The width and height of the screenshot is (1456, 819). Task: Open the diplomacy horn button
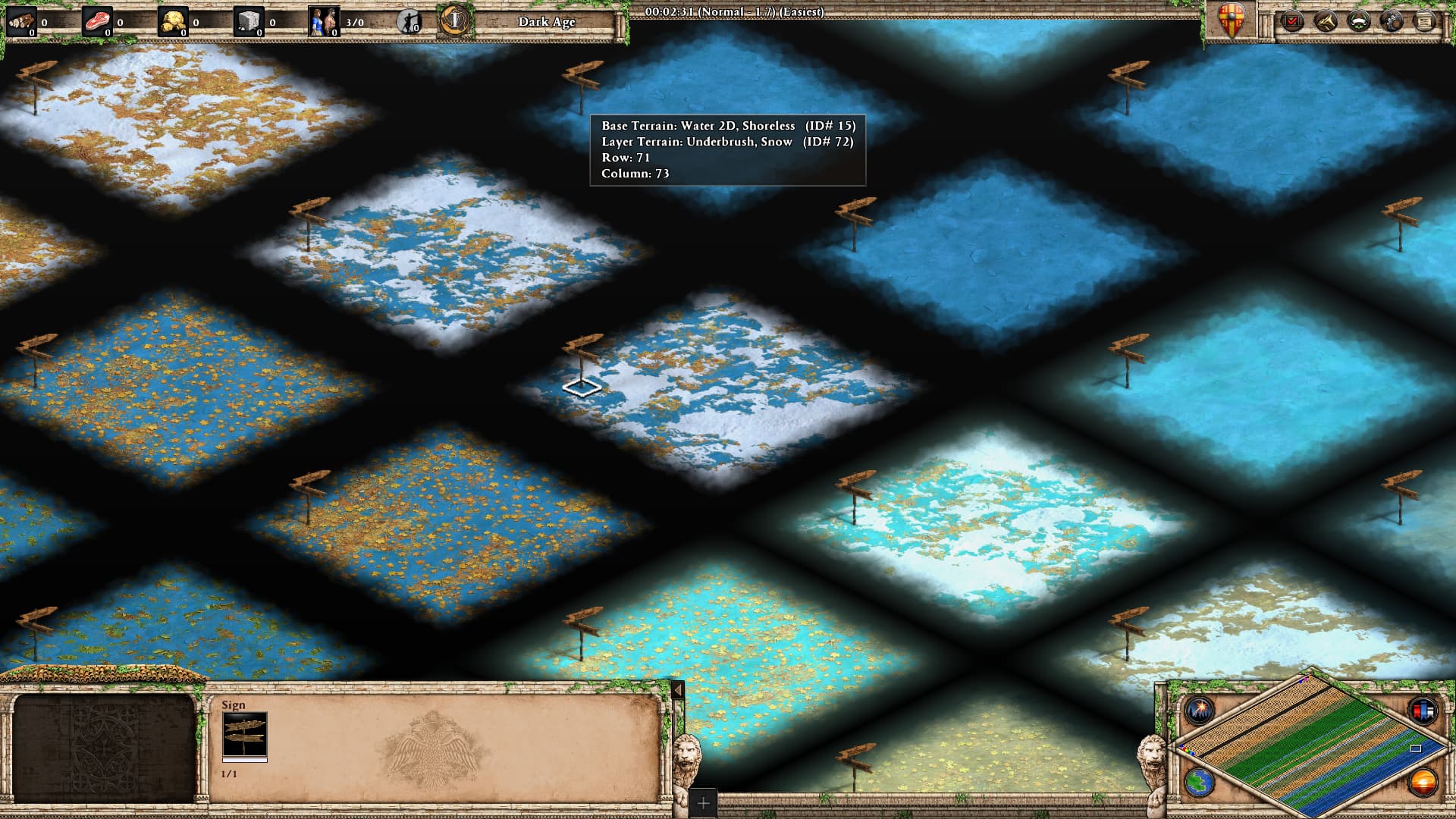coord(1325,21)
